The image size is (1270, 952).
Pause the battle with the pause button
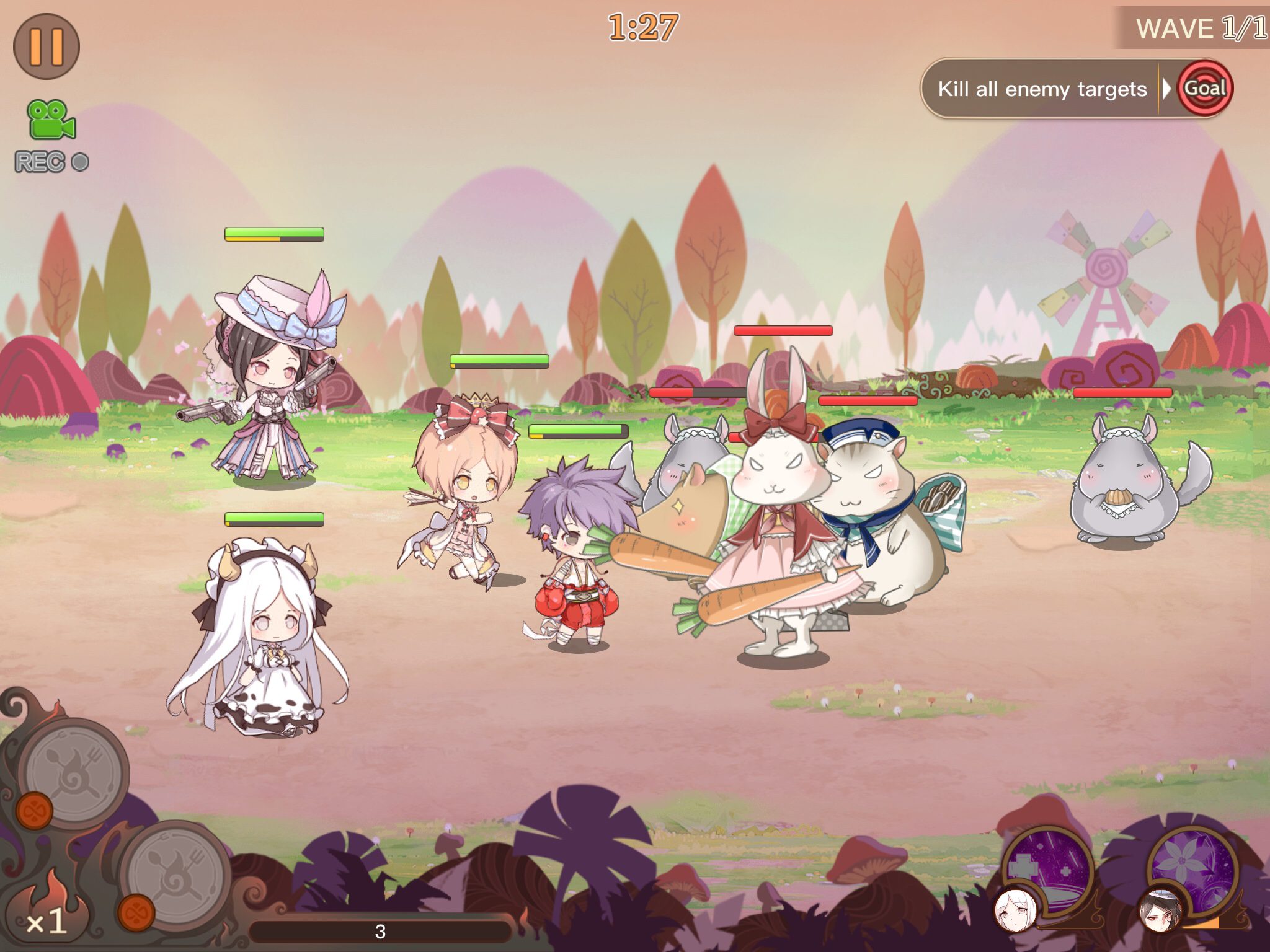coord(47,46)
